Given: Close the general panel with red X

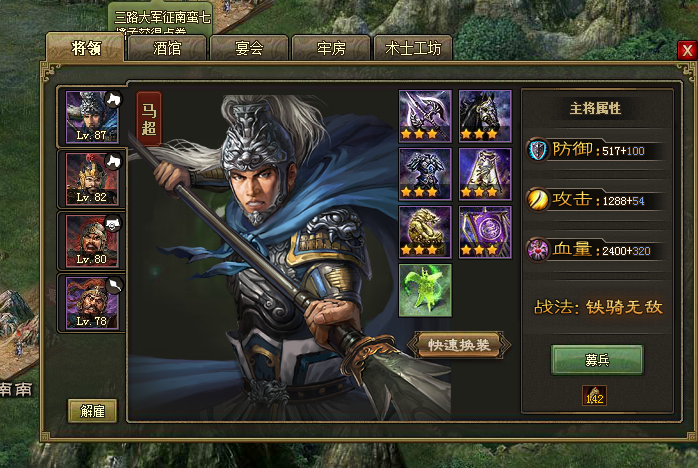Looking at the screenshot, I should click(x=686, y=50).
